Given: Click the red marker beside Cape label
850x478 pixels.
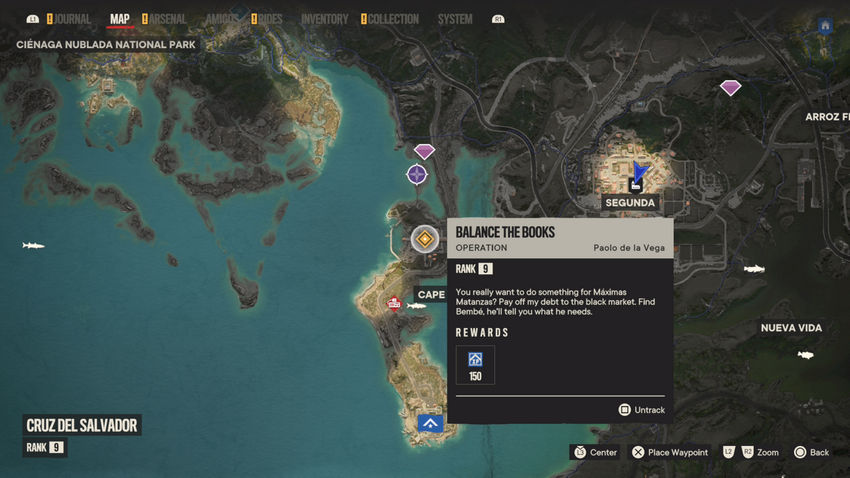Looking at the screenshot, I should tap(394, 304).
